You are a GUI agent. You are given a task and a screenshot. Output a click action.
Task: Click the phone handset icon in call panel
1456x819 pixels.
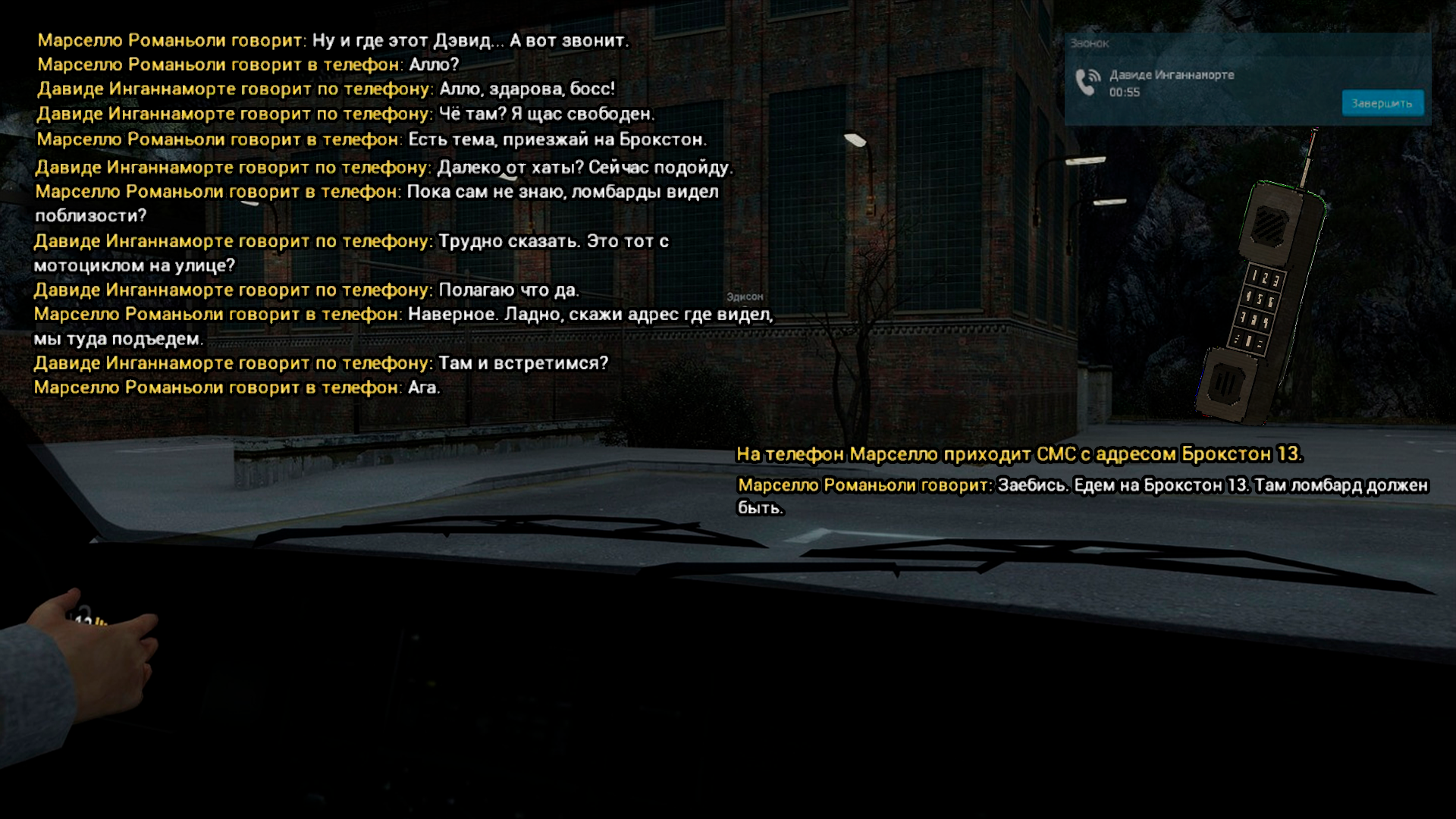1083,79
